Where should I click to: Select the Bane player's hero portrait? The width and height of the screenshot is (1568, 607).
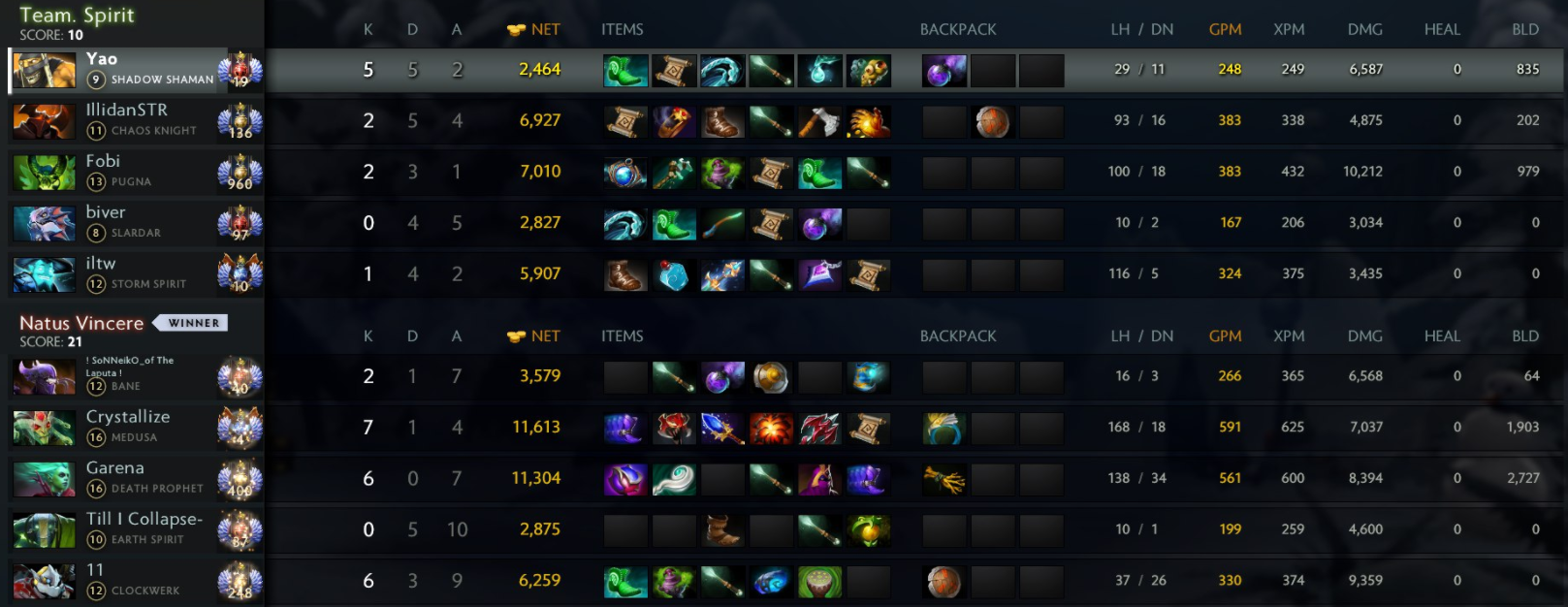[x=44, y=377]
